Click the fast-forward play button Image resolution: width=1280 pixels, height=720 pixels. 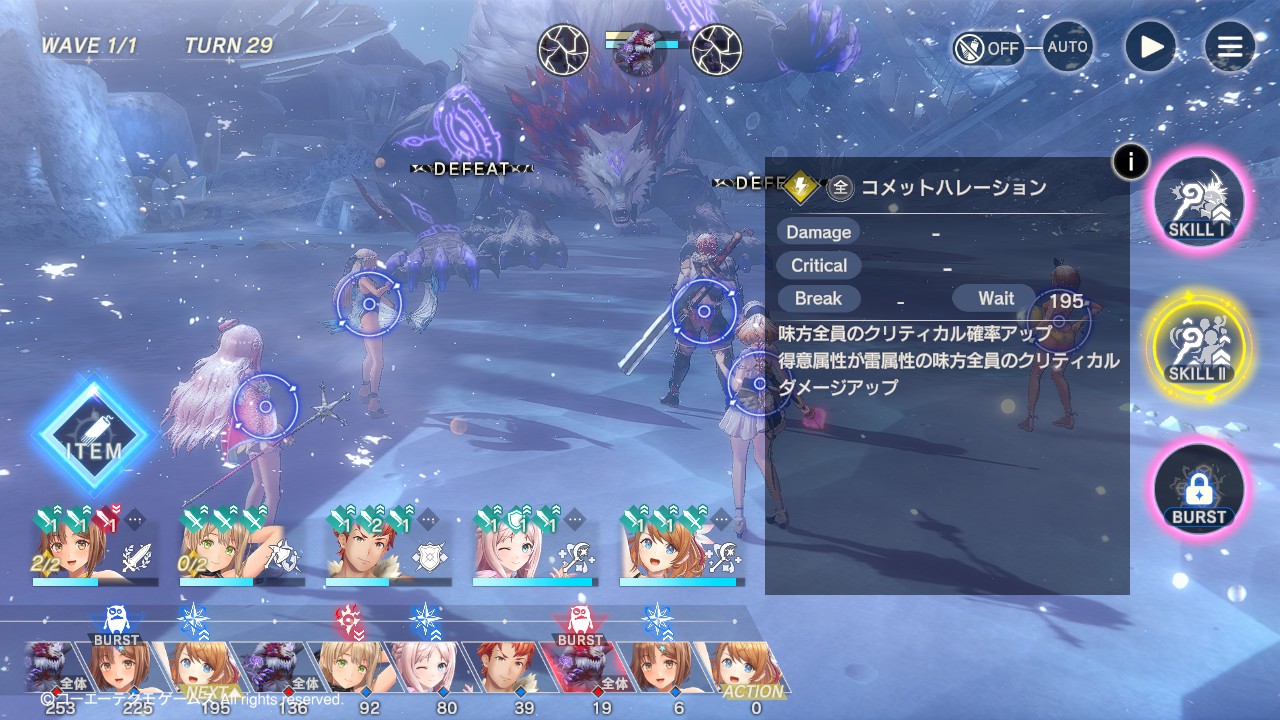pyautogui.click(x=1150, y=47)
